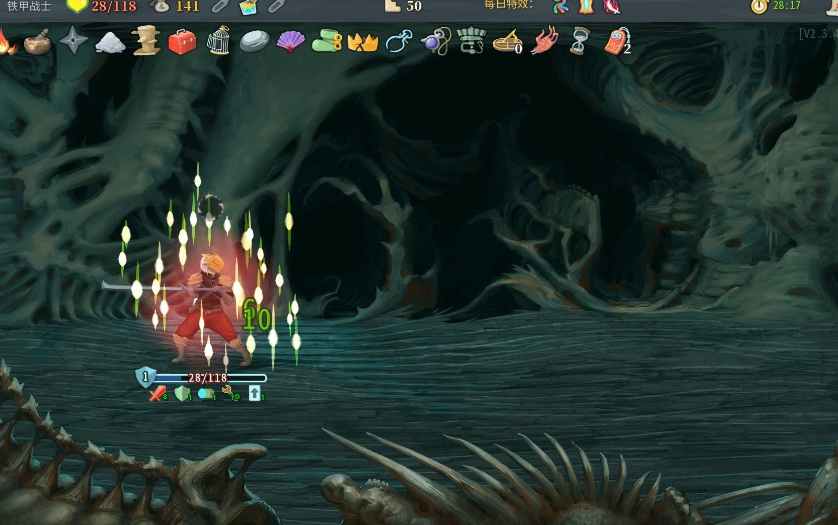Screen dimensions: 838x525
Task: Click the red severed hand relic
Action: click(x=545, y=42)
